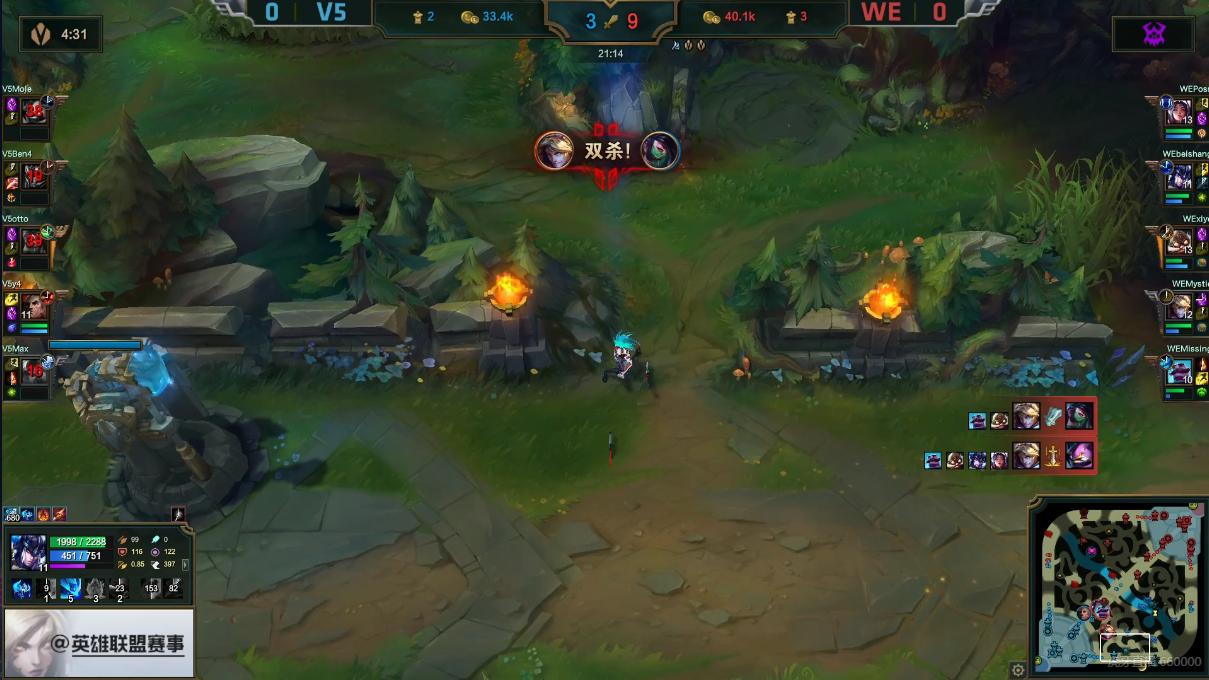Select the V5Max player portrait
Viewport: 1209px width, 680px height.
coord(34,370)
